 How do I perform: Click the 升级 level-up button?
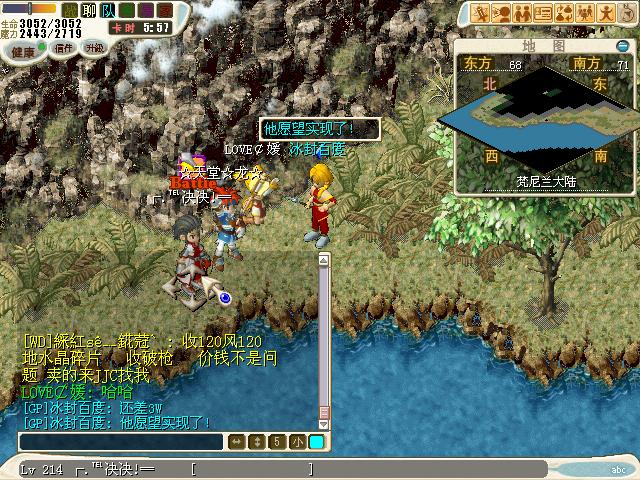click(x=94, y=47)
